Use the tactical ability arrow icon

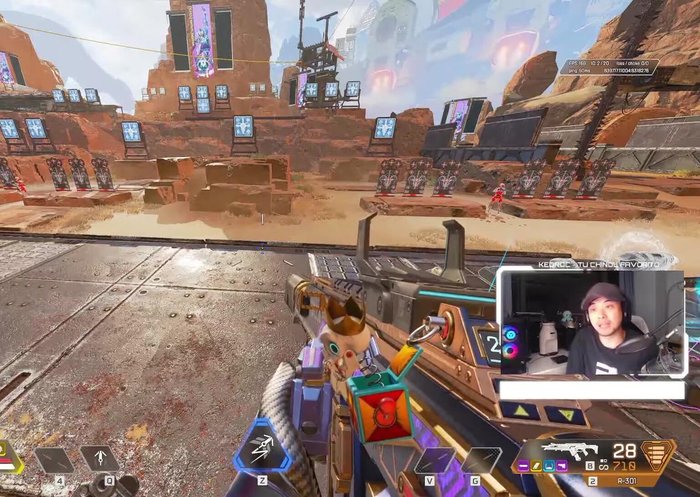(99, 459)
